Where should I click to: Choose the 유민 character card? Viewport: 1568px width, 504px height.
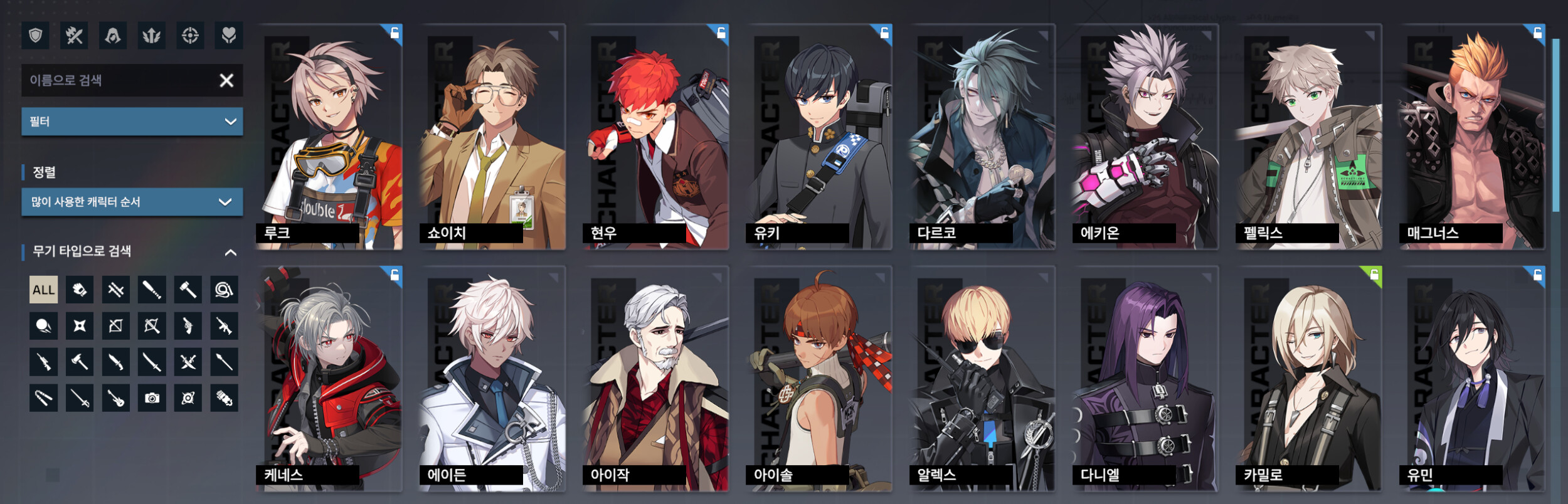pyautogui.click(x=1471, y=379)
